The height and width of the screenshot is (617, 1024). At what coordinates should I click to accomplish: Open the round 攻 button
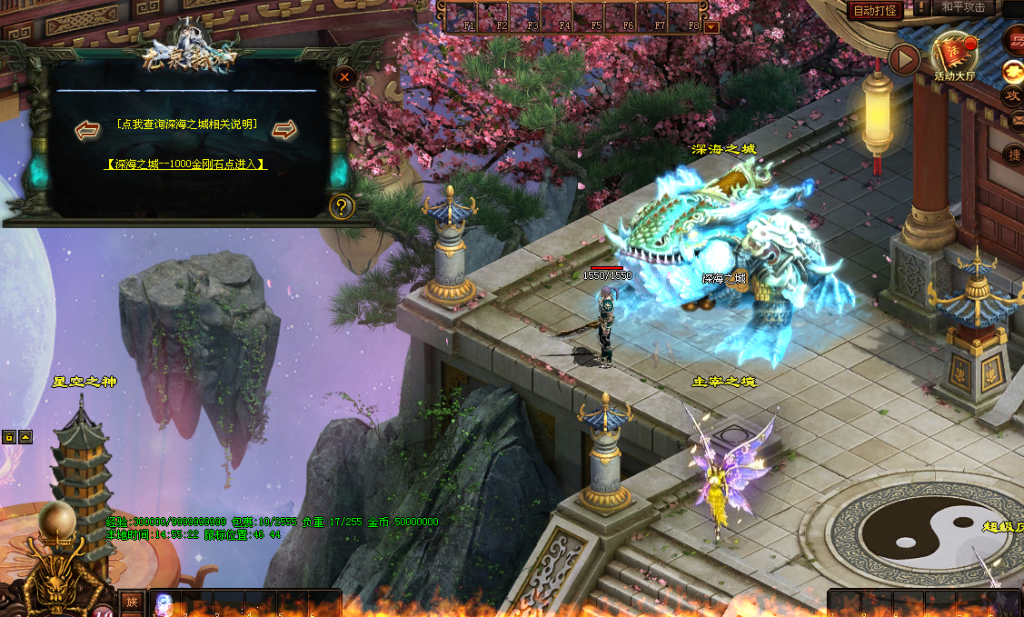pyautogui.click(x=1012, y=96)
